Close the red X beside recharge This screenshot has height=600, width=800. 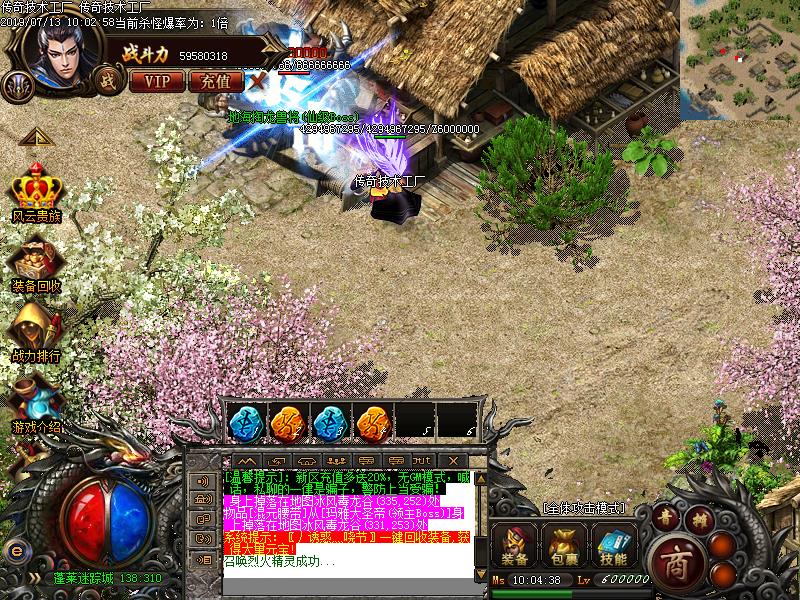pyautogui.click(x=257, y=81)
